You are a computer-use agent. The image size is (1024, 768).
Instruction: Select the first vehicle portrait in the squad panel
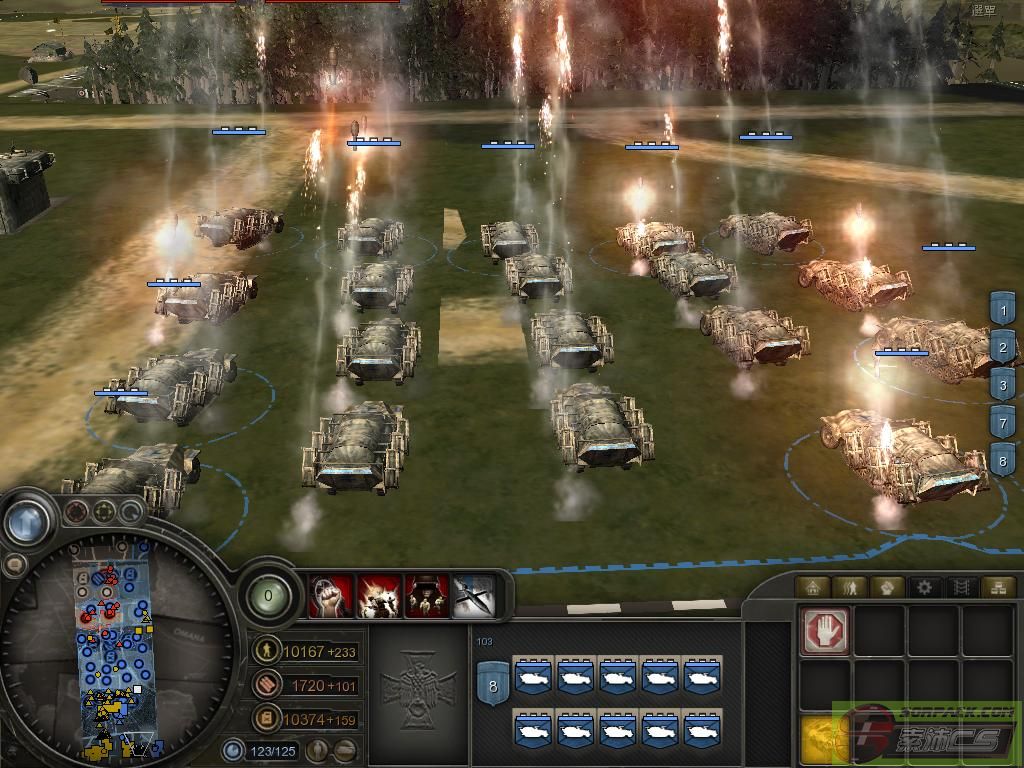[x=532, y=677]
